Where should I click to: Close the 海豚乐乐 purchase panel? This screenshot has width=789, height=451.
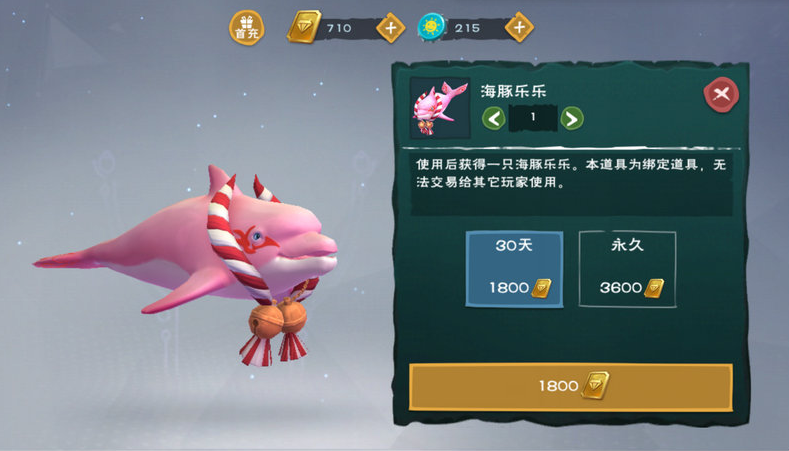720,95
